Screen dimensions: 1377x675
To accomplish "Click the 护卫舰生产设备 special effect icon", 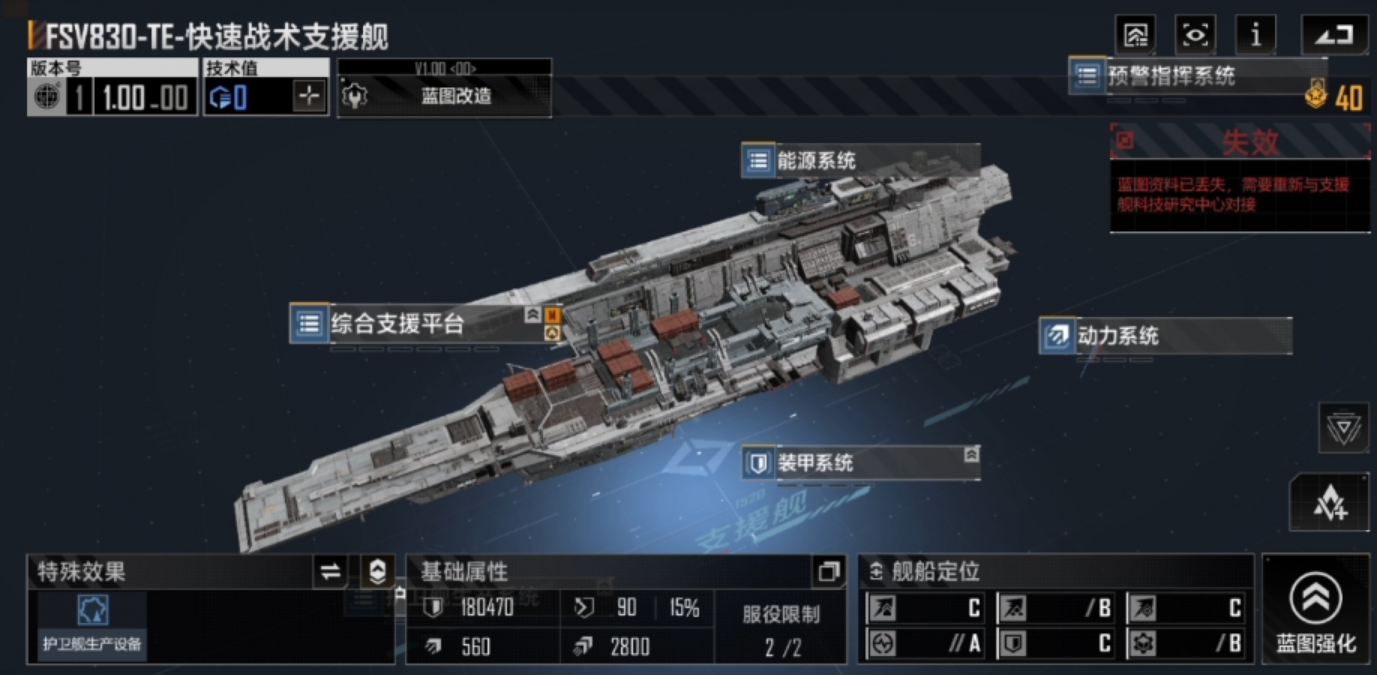I will [92, 624].
